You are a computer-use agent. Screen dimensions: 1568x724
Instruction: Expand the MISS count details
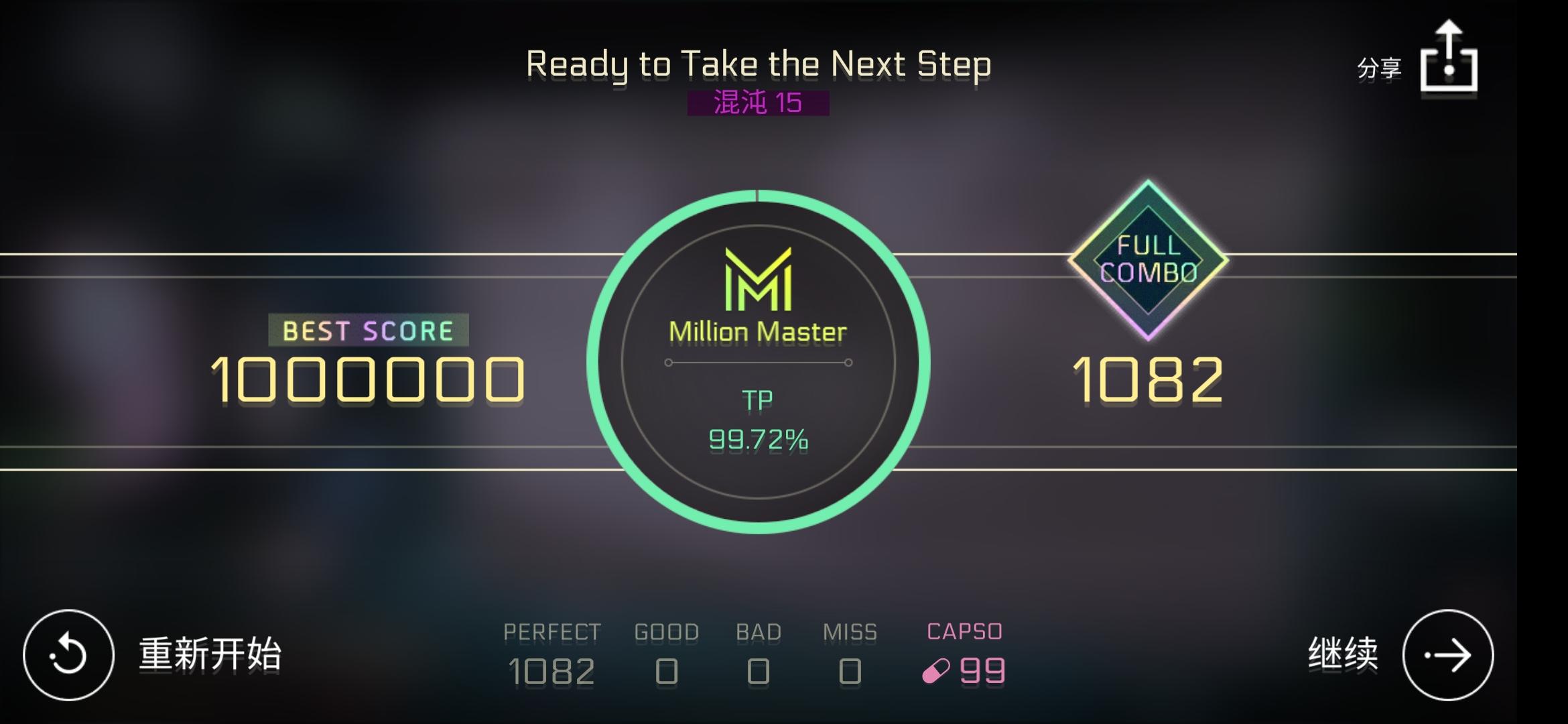[x=851, y=650]
